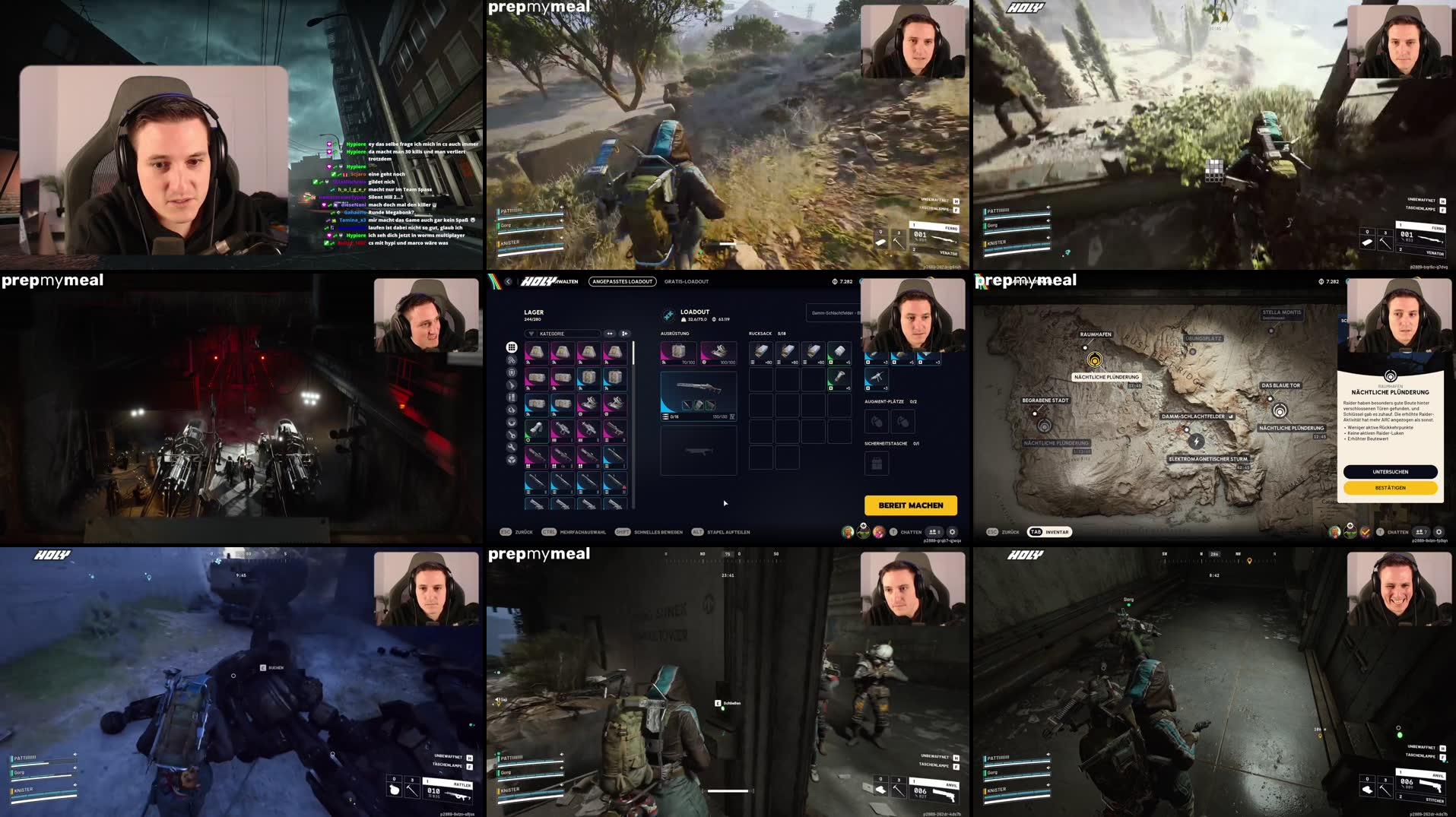Image resolution: width=1456 pixels, height=817 pixels.
Task: Select the grid 'all items' category icon in Lager sidebar
Action: point(510,348)
